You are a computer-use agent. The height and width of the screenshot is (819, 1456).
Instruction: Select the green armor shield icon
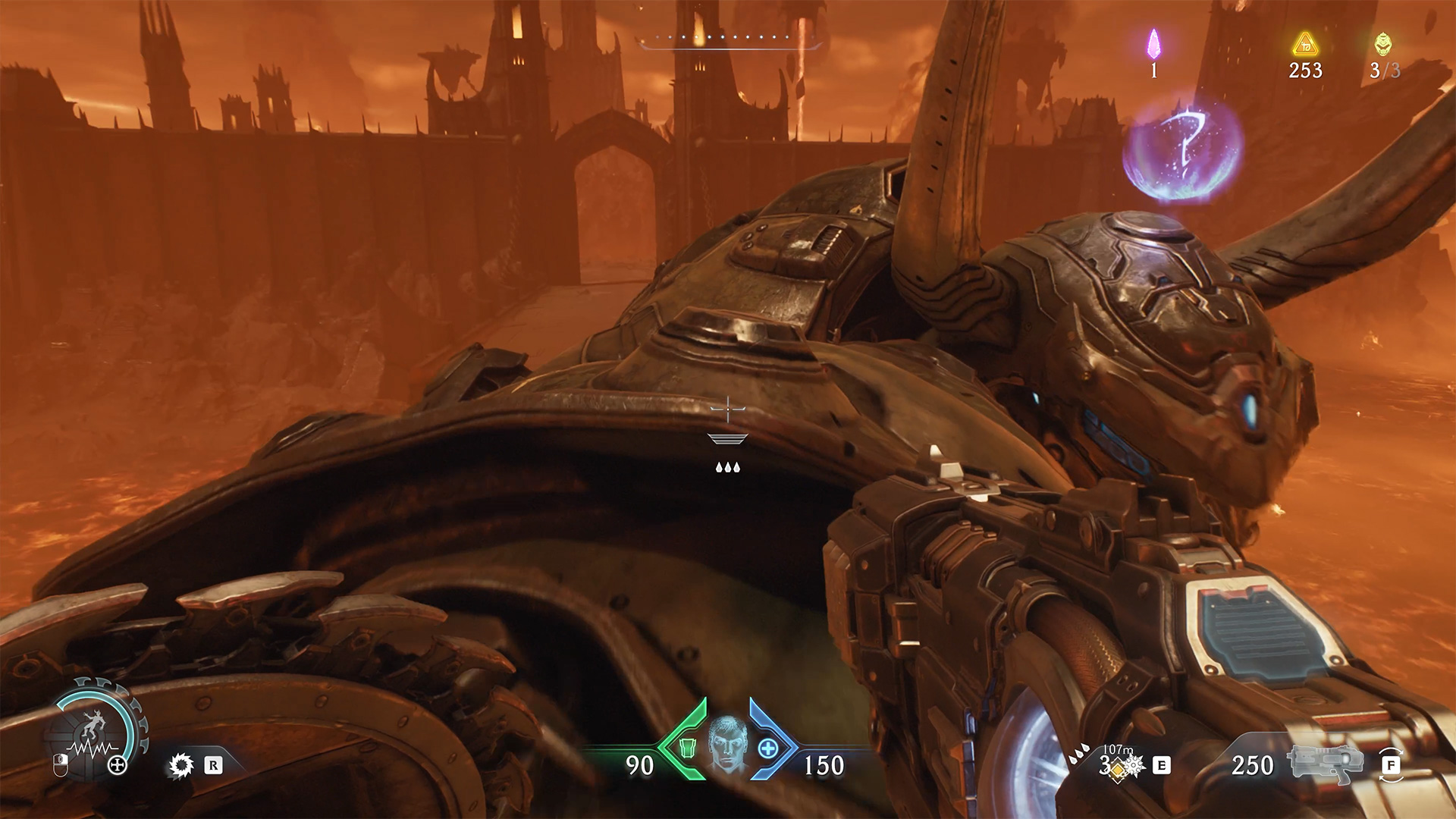687,748
